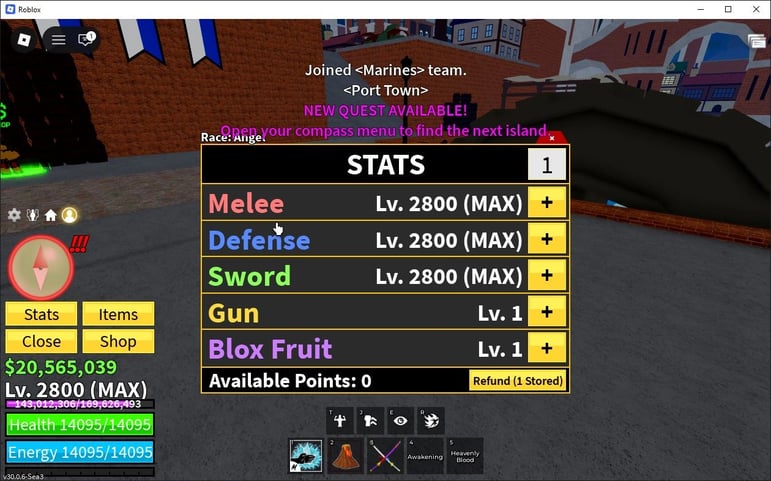Edit the point amount field in Stats
This screenshot has width=771, height=481.
point(547,165)
